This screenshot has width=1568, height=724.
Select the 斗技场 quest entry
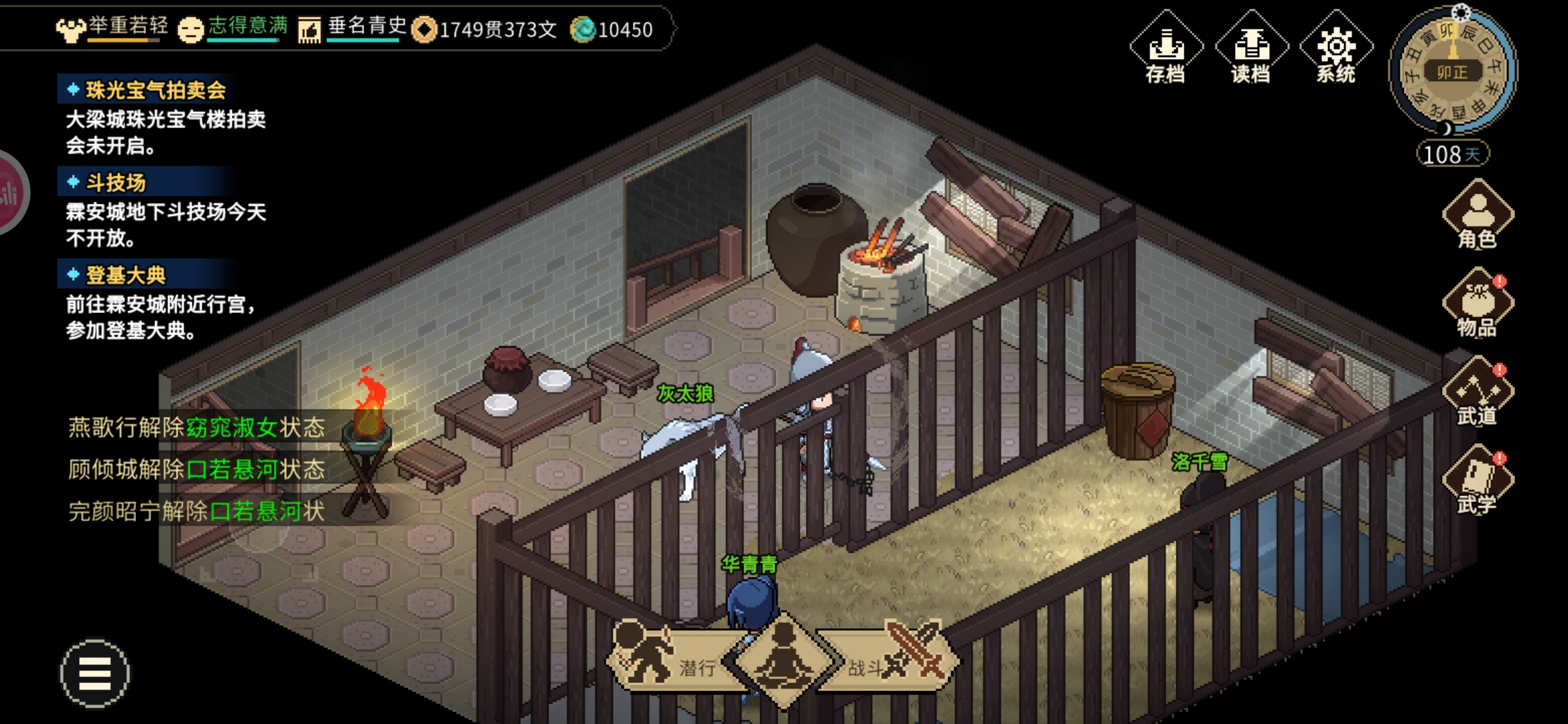[x=115, y=182]
